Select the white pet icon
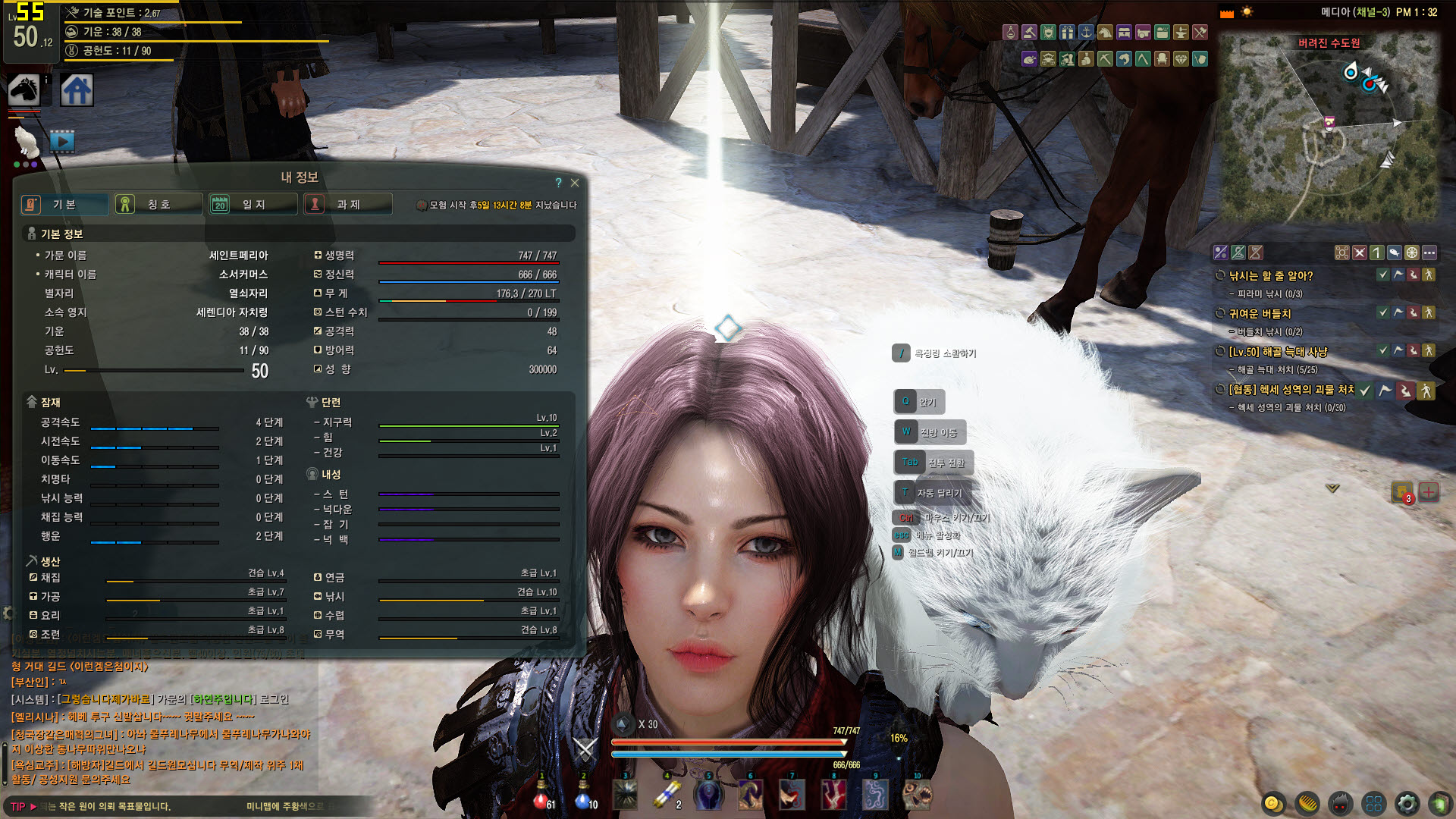 point(27,141)
